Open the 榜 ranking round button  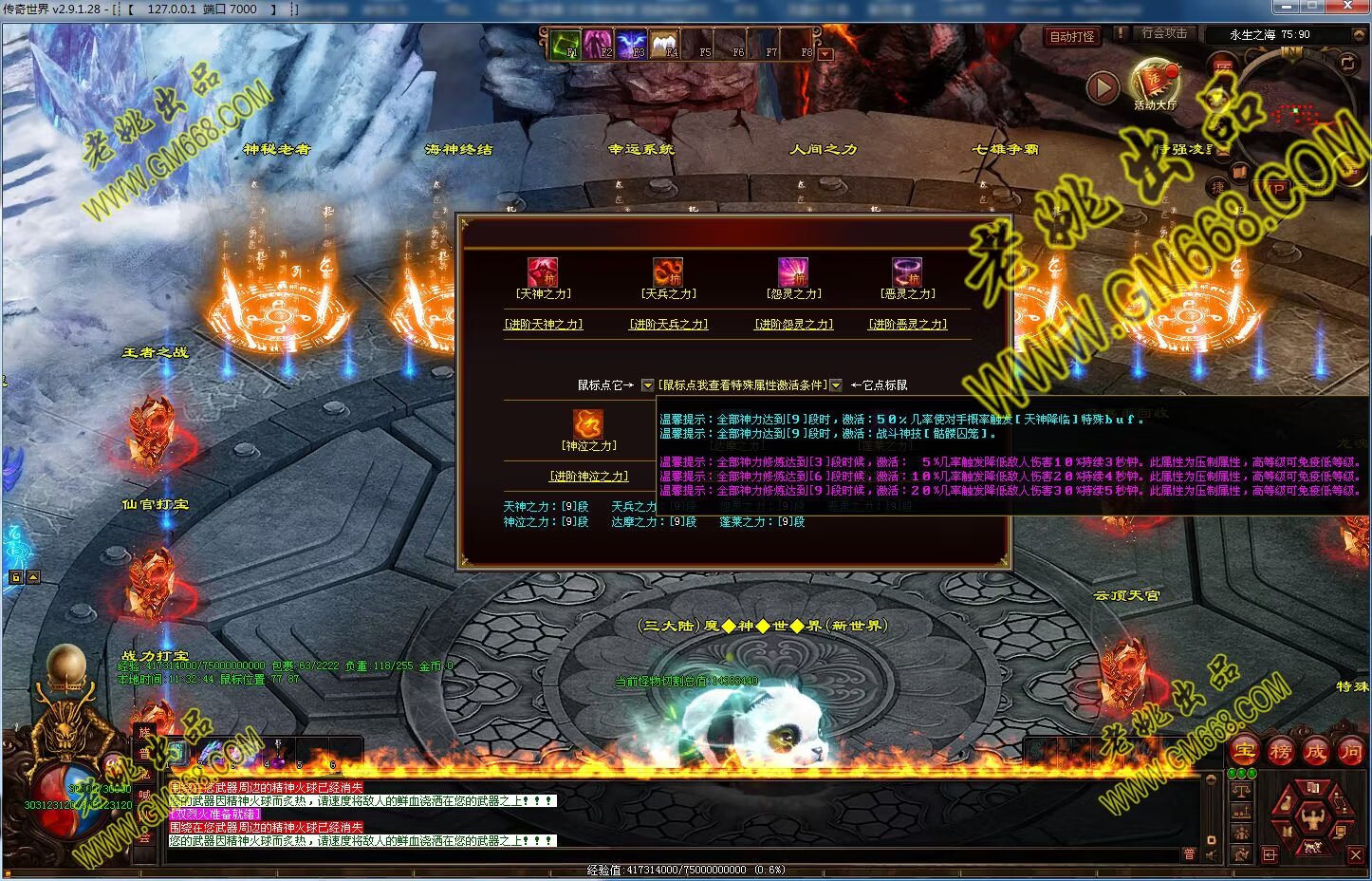[1280, 751]
